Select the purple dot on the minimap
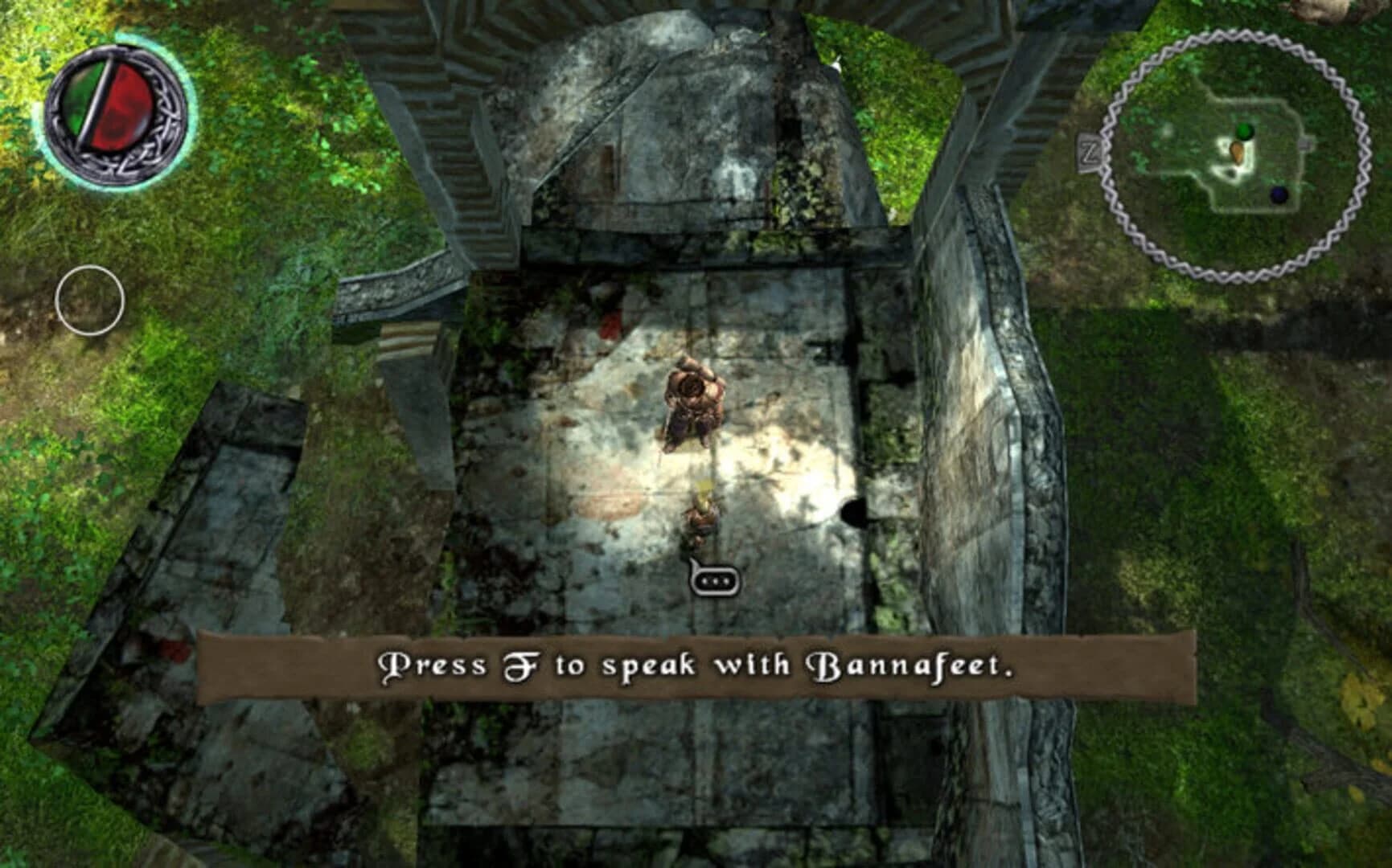This screenshot has width=1392, height=868. 1279,195
